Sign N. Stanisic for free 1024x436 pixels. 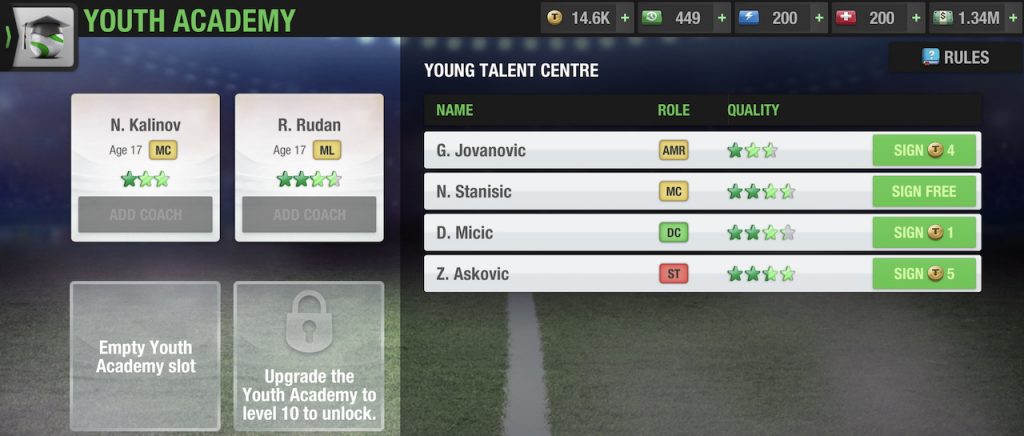[924, 191]
